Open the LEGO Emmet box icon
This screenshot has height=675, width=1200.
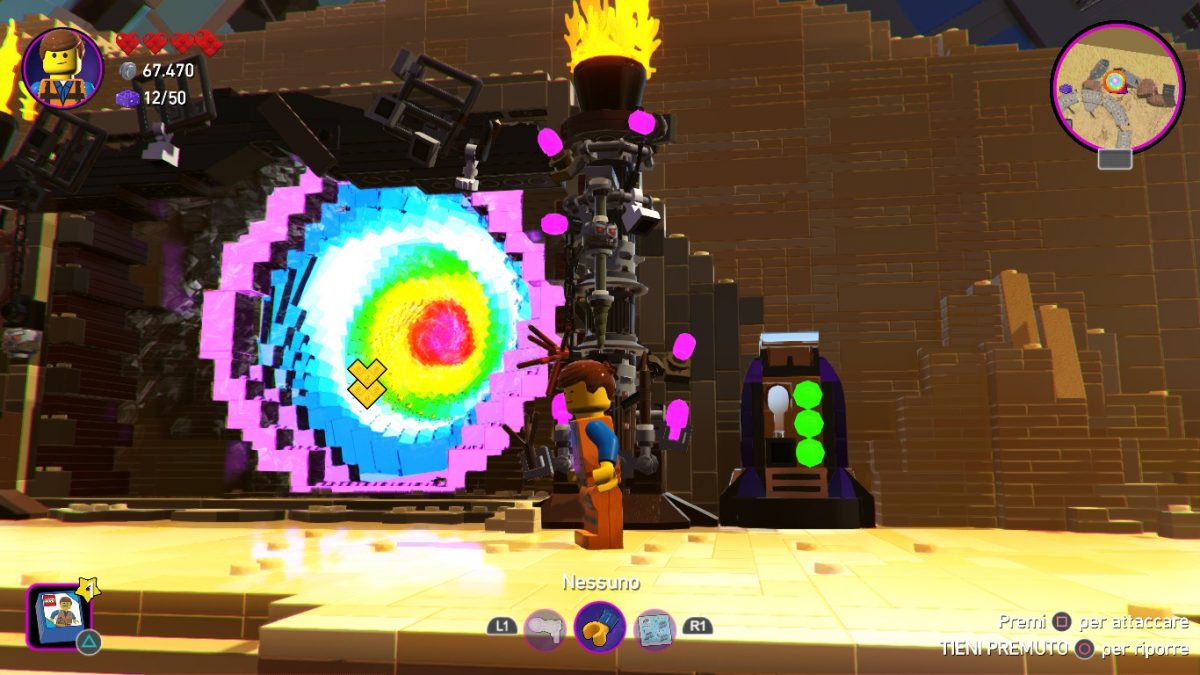pos(58,614)
